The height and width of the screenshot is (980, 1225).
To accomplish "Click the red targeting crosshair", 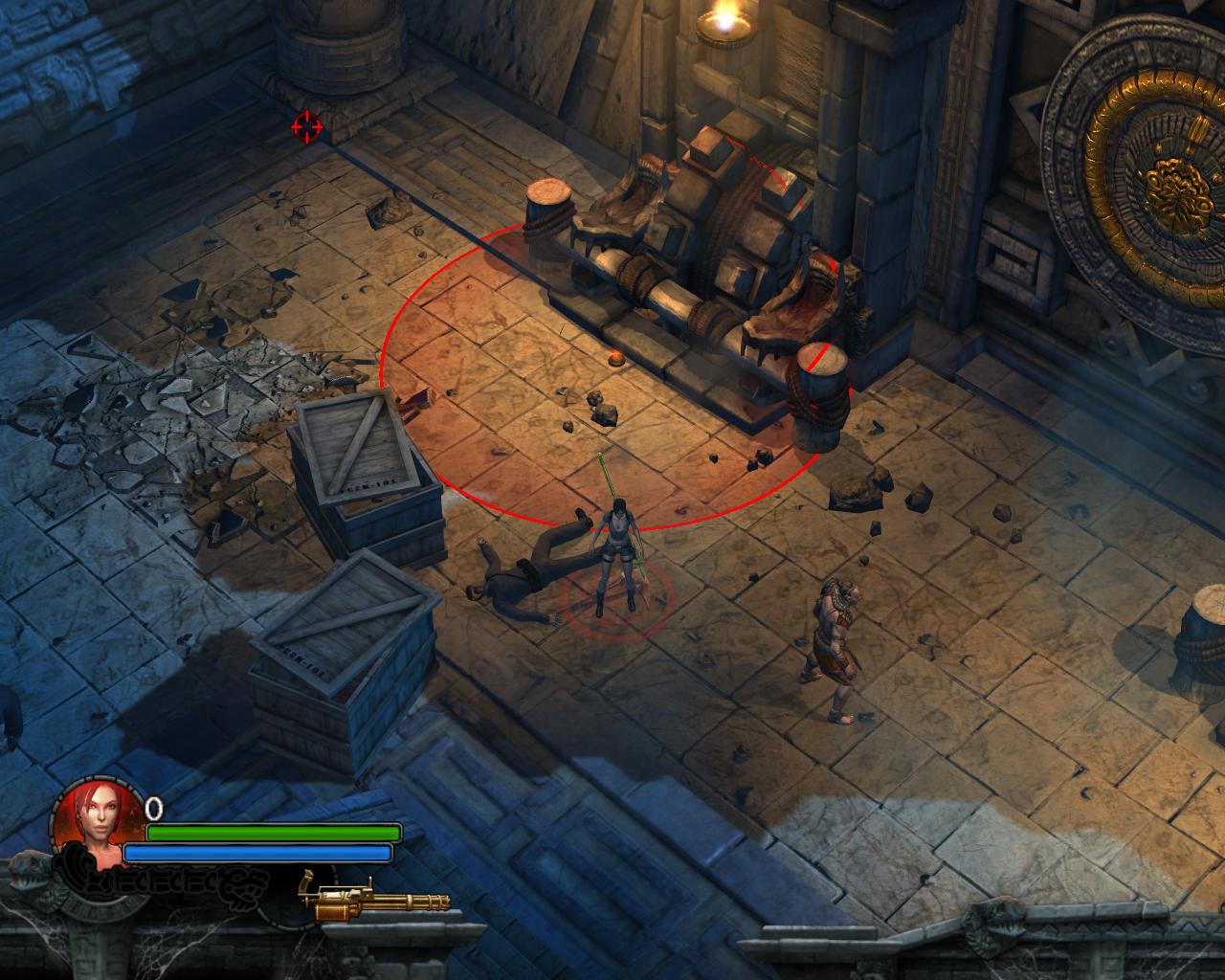I will pyautogui.click(x=304, y=124).
